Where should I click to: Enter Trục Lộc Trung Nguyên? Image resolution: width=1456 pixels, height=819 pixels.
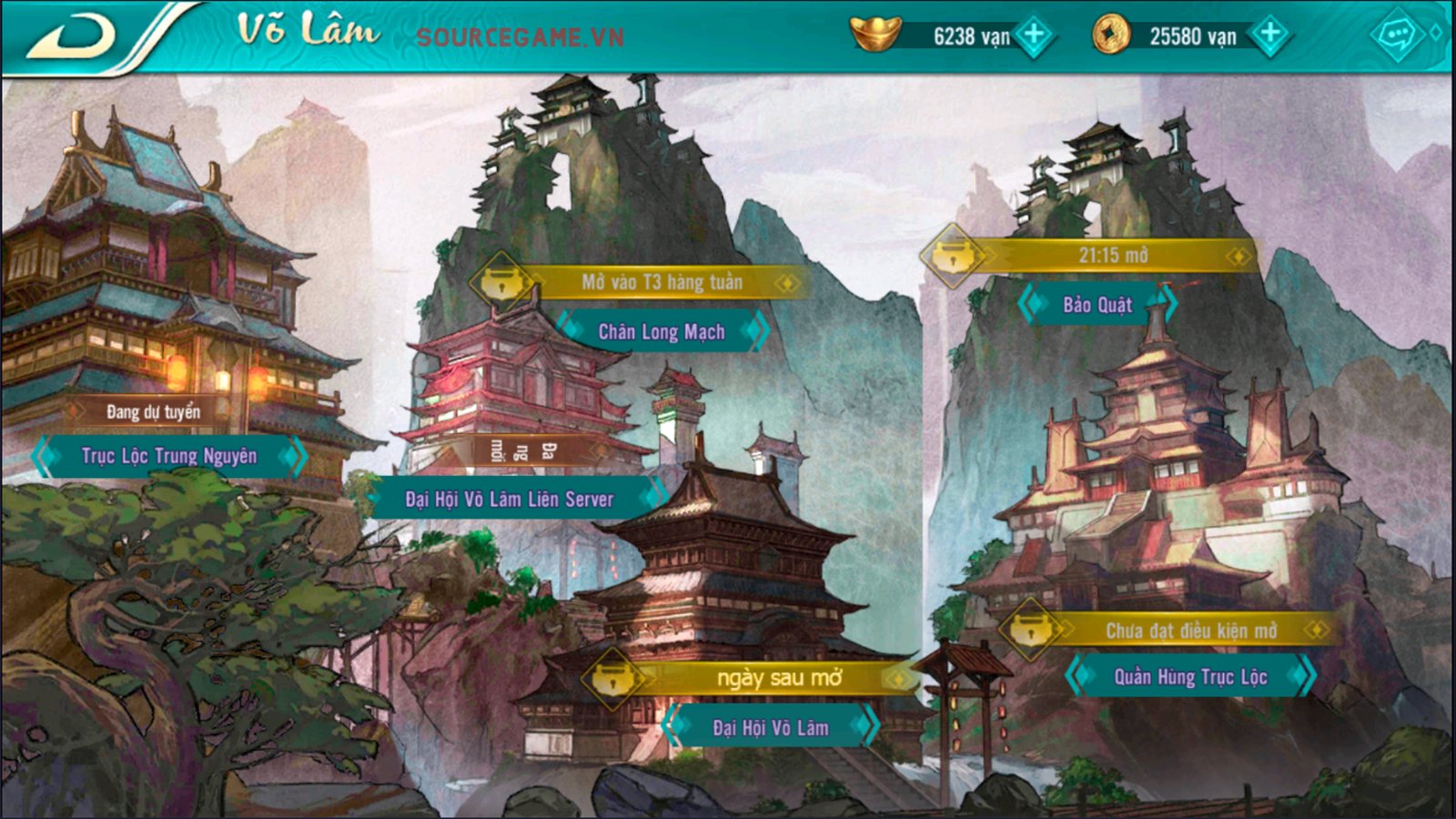pyautogui.click(x=169, y=456)
